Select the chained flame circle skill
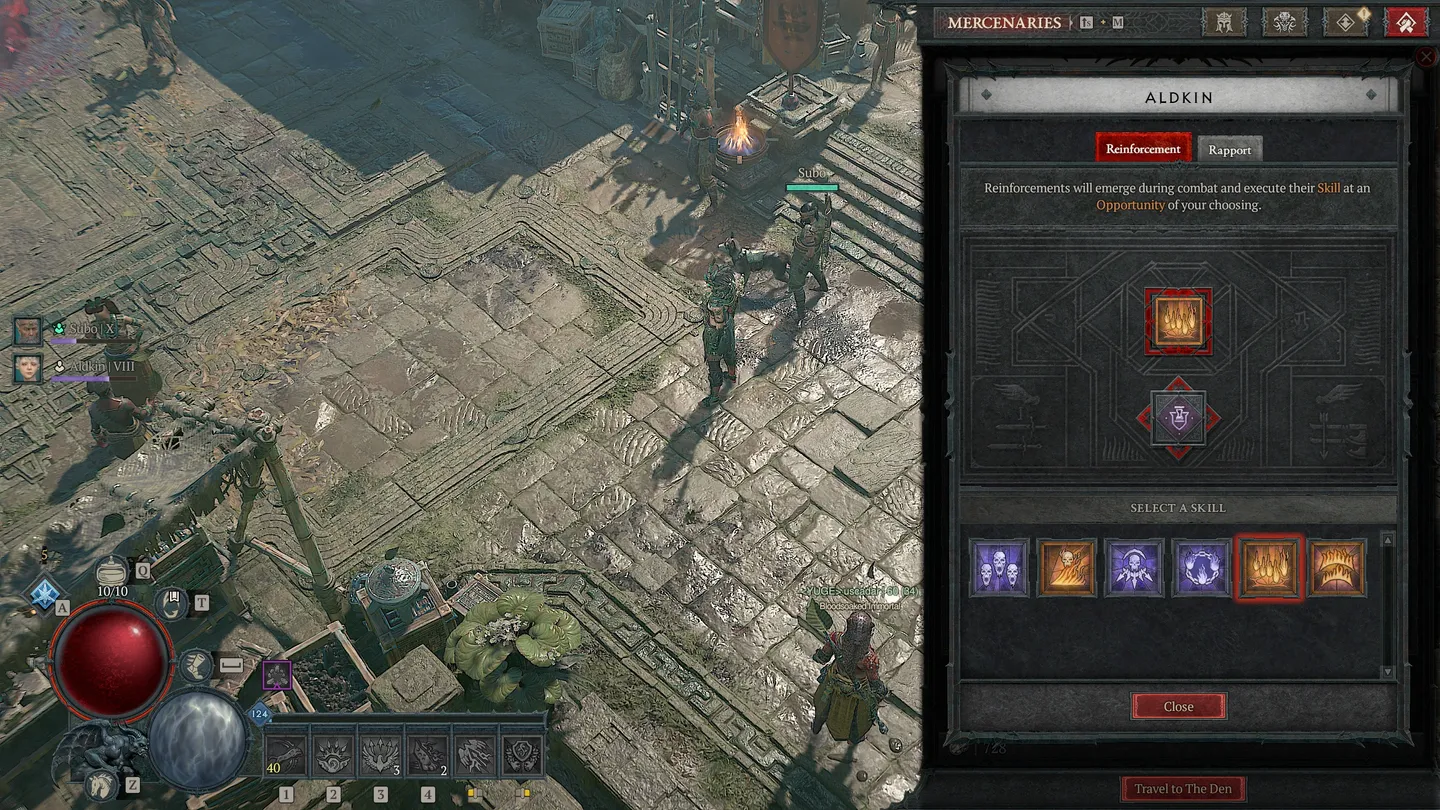 (1201, 567)
